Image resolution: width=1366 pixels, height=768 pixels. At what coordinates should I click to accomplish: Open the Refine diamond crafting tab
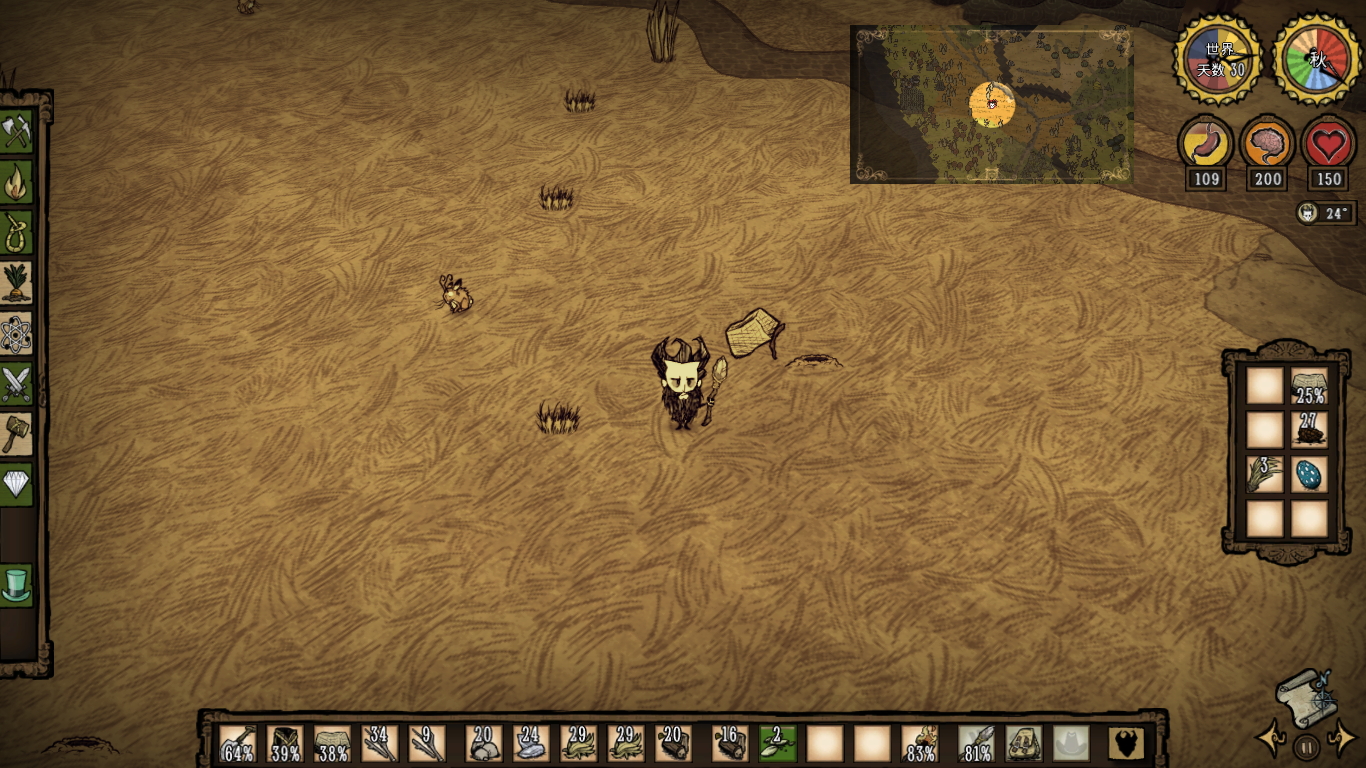tap(17, 485)
